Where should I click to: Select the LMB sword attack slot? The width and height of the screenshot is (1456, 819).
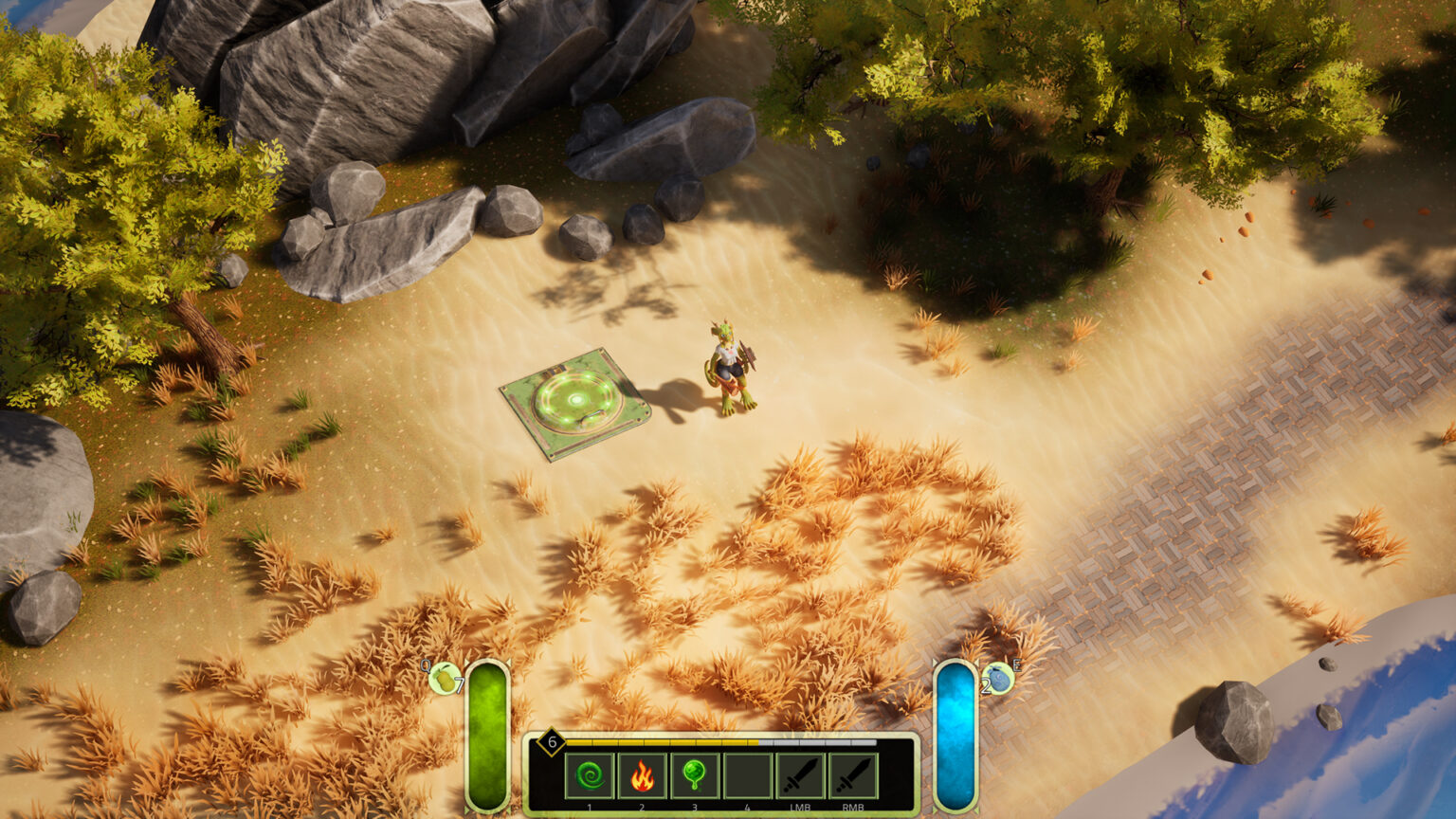point(801,776)
